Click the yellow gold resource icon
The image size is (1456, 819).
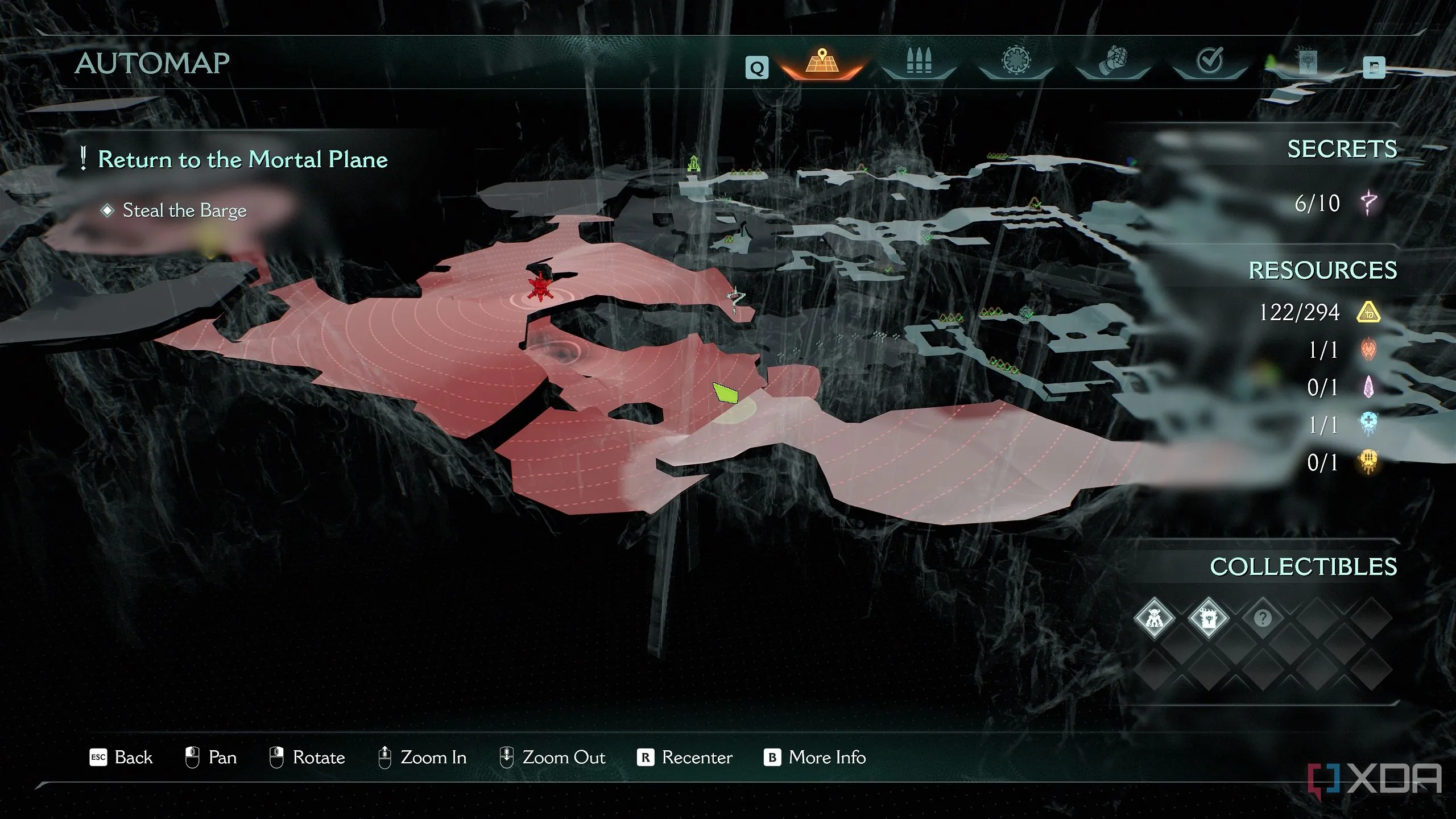(1368, 312)
